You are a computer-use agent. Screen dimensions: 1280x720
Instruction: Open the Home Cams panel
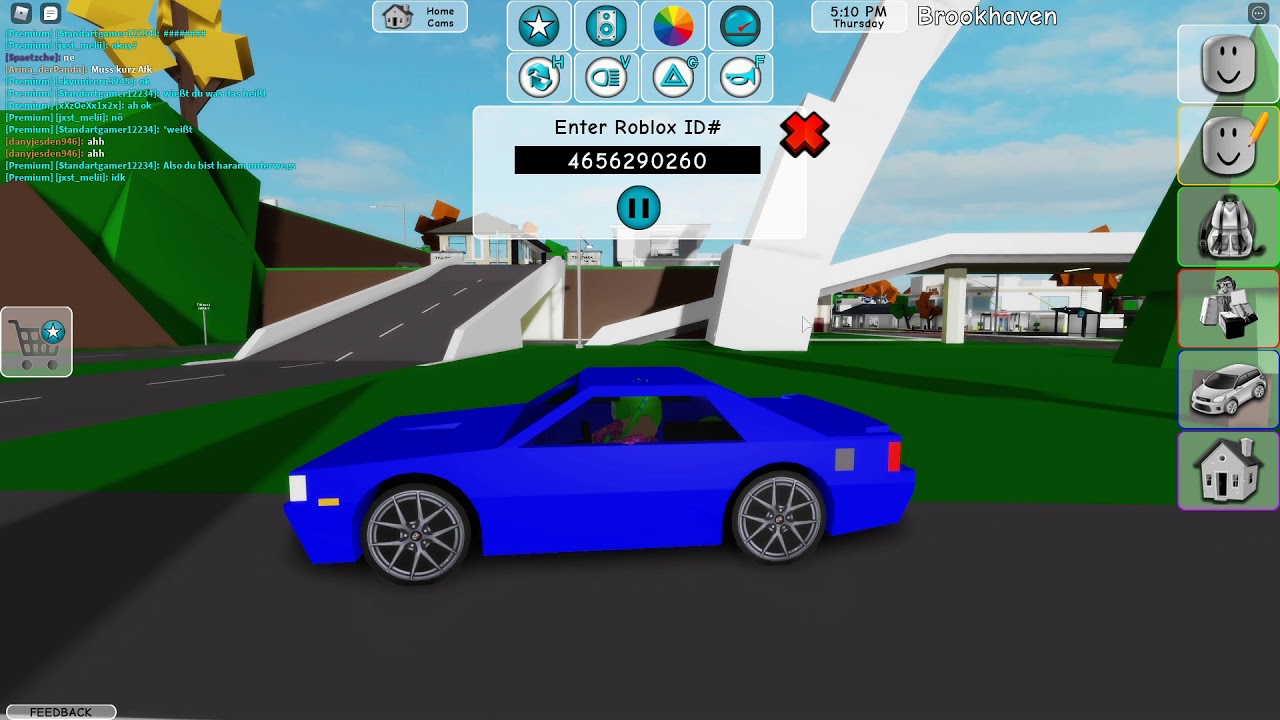click(419, 17)
